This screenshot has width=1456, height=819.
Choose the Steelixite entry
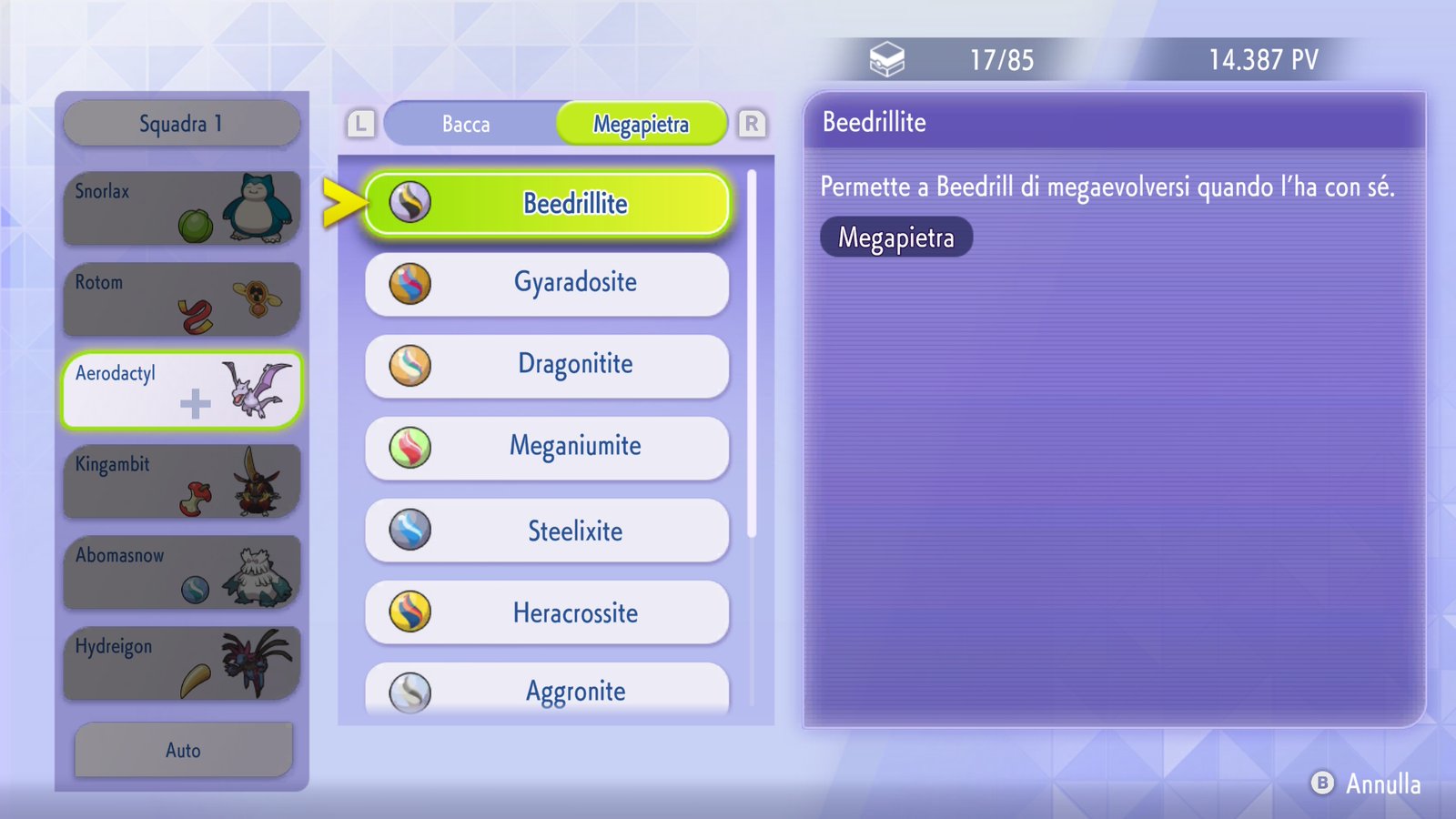click(x=547, y=531)
